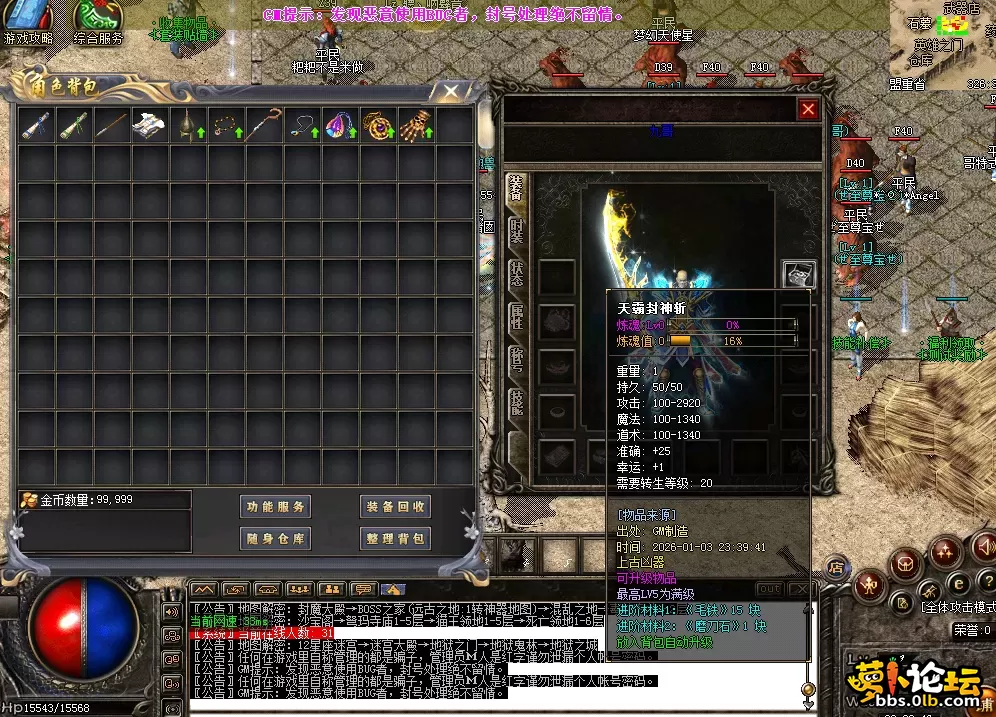Select the helmet item in backpack
The width and height of the screenshot is (996, 717).
click(187, 126)
